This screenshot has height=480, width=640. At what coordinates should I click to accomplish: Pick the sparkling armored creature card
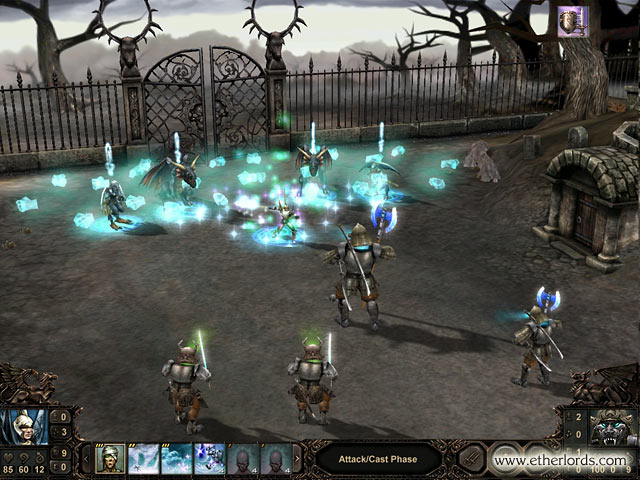point(210,459)
